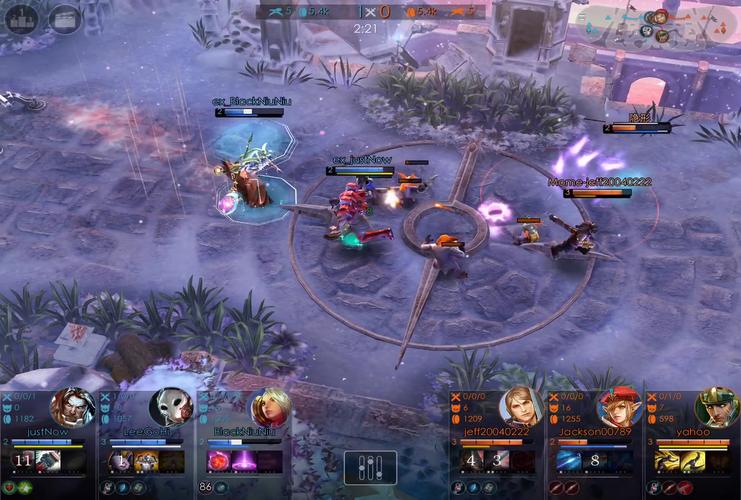The height and width of the screenshot is (500, 741).
Task: Select the round top-left menu button
Action: (x=21, y=18)
